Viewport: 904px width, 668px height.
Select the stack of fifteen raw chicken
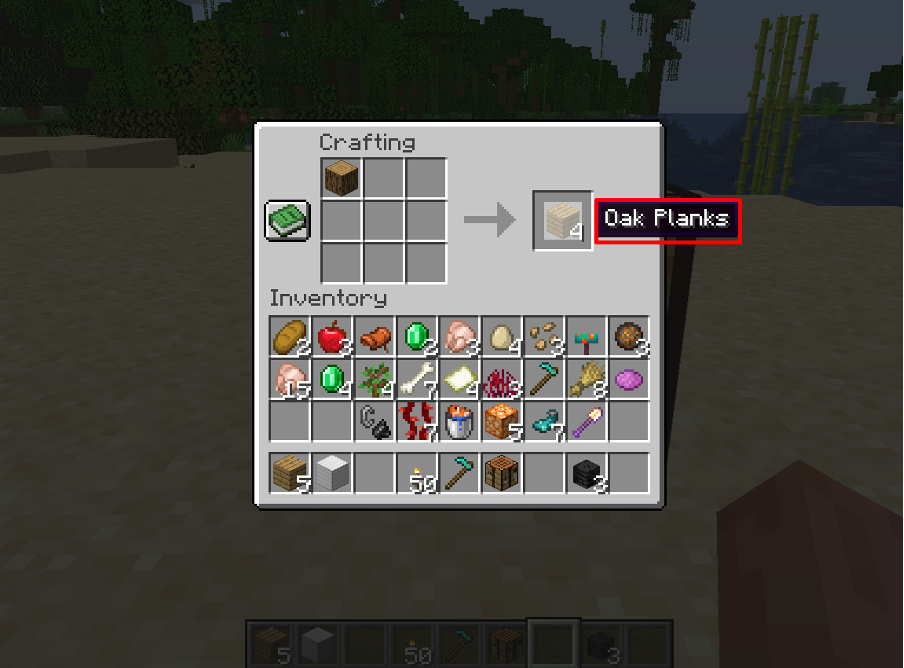coord(289,380)
